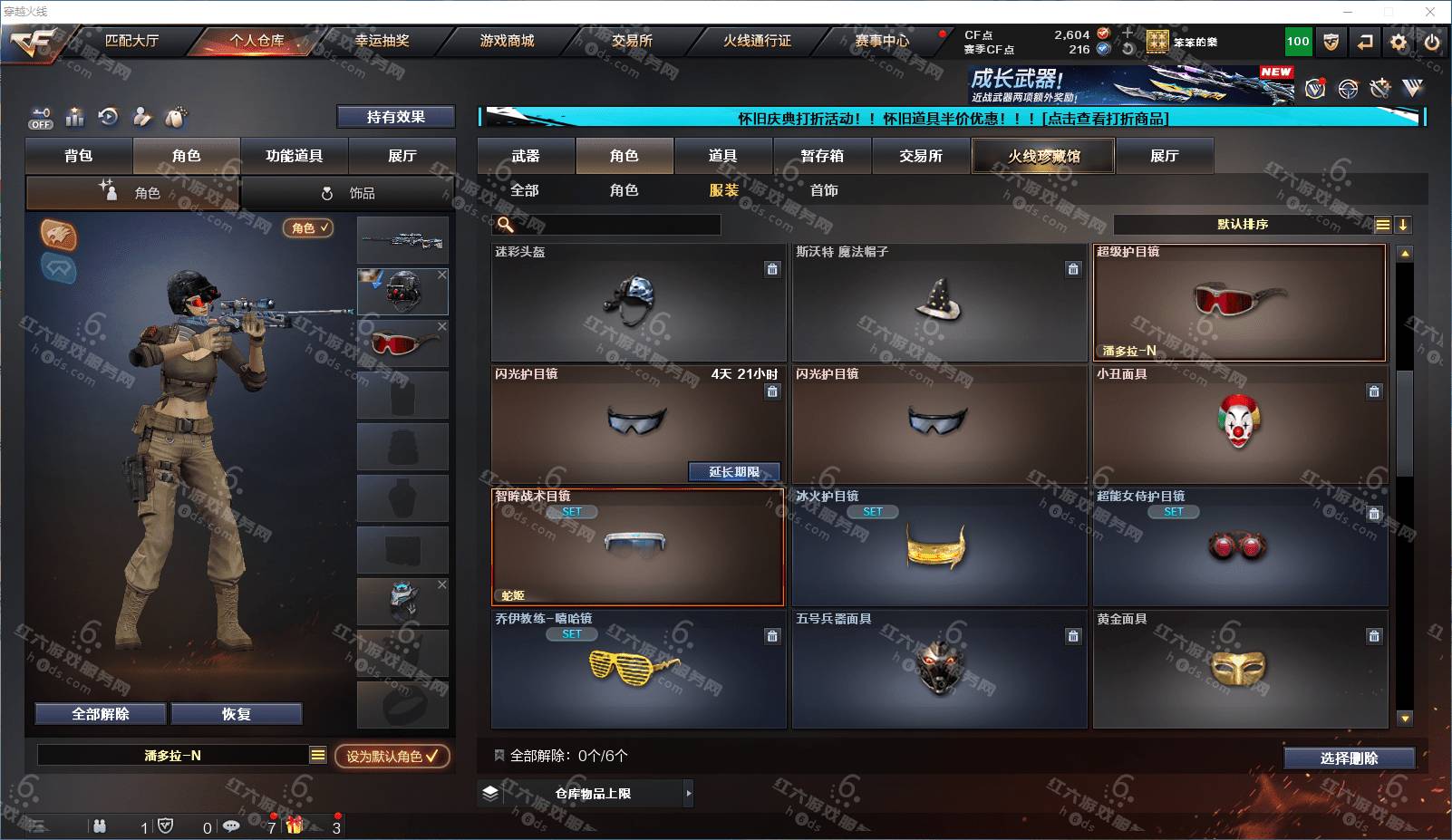Open the 匹配大厅 lobby menu

pos(131,41)
